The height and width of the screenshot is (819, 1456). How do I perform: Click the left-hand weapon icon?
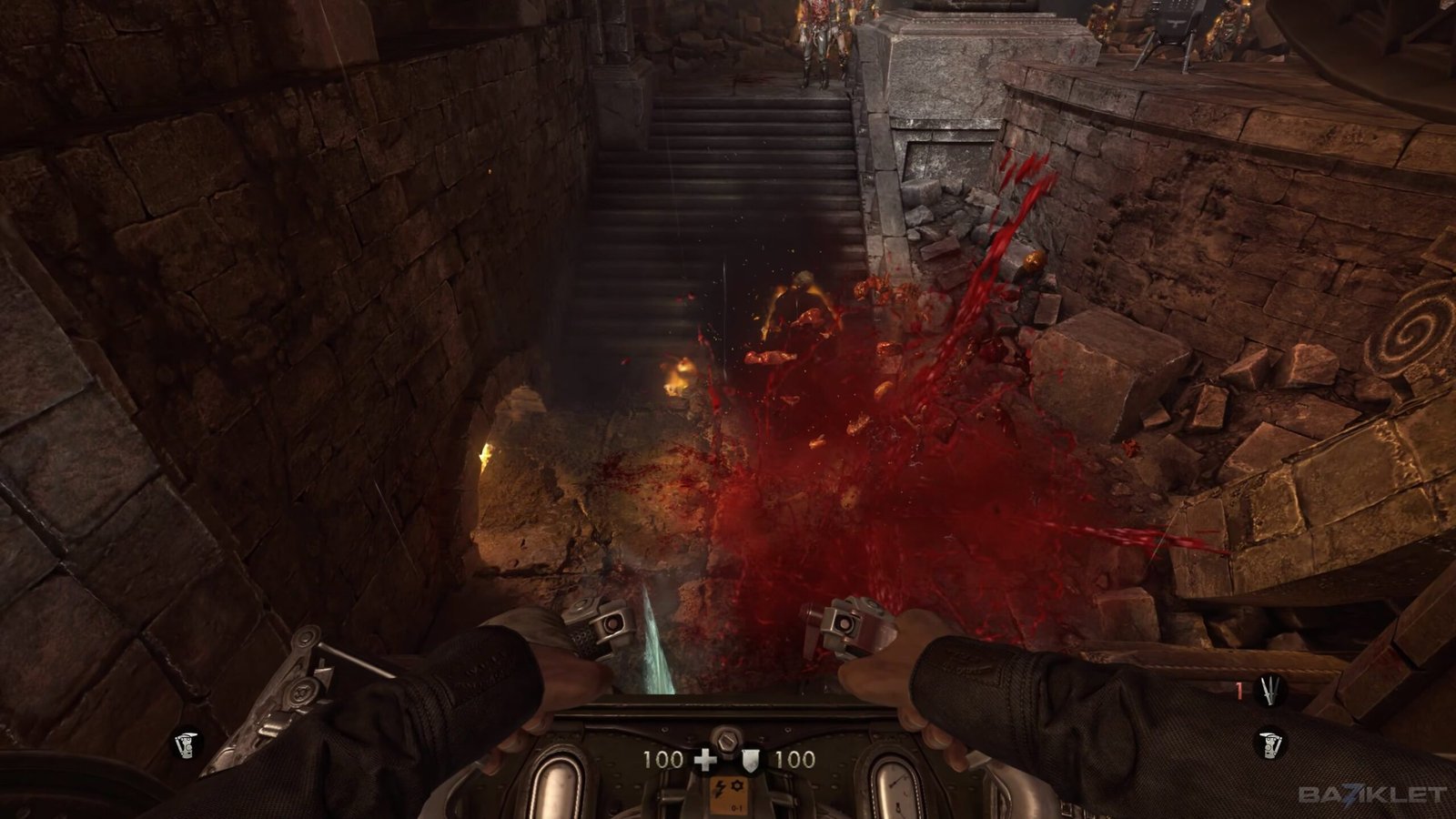pyautogui.click(x=187, y=745)
